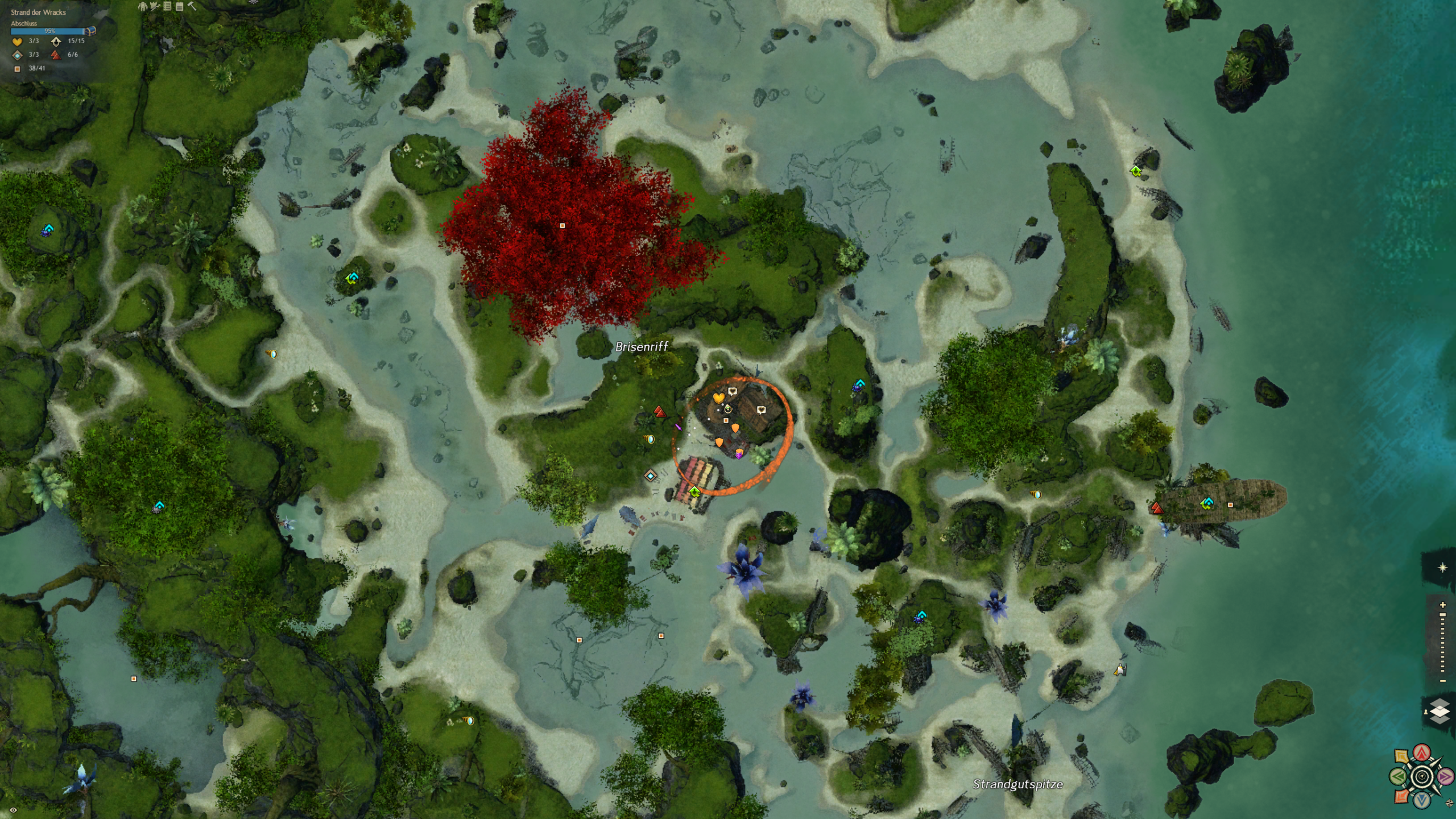Screen dimensions: 1456x819
Task: Click the diamond waypoint near the striped tent
Action: [651, 475]
